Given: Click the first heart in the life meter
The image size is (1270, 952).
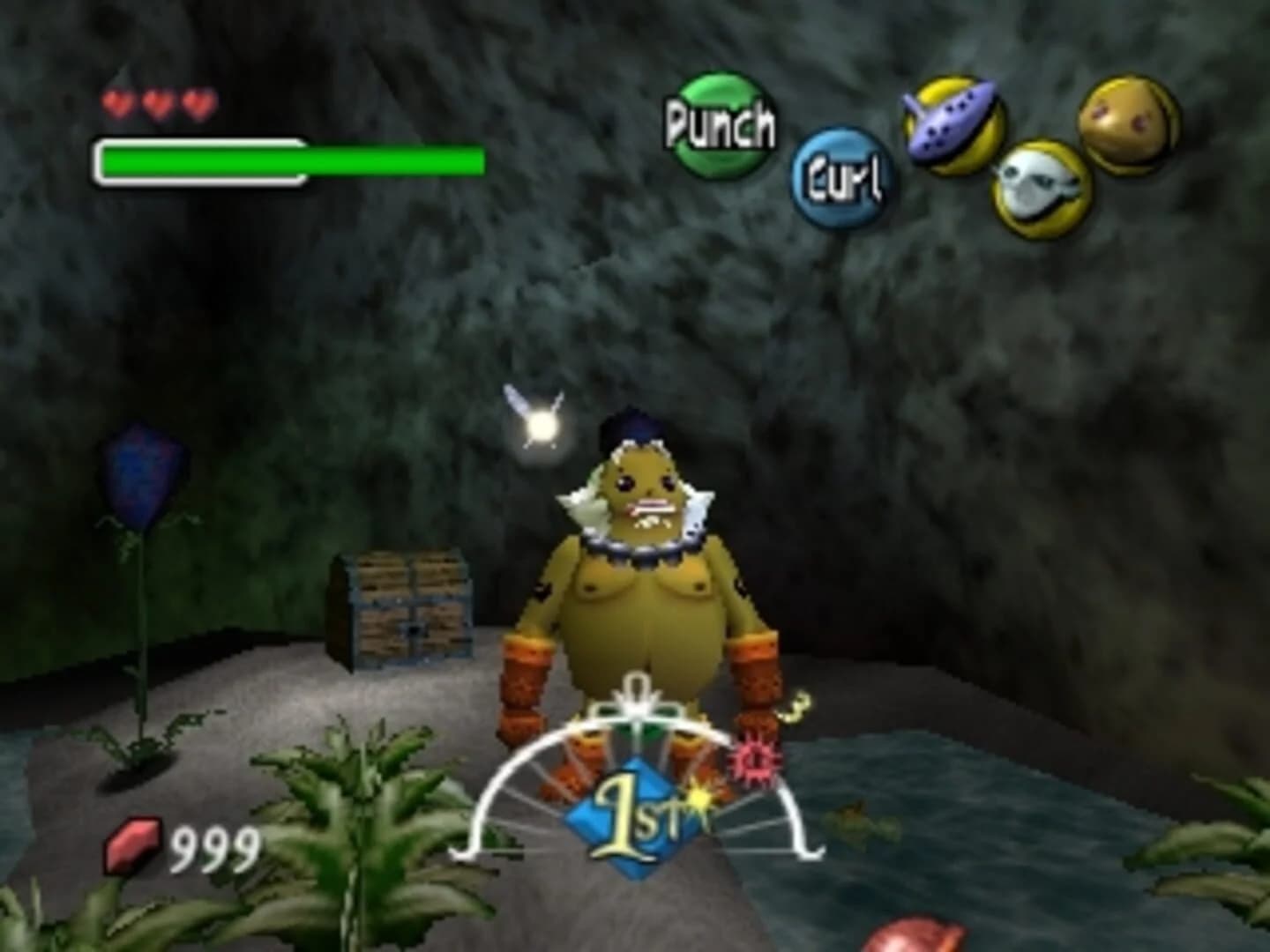Looking at the screenshot, I should [115, 101].
